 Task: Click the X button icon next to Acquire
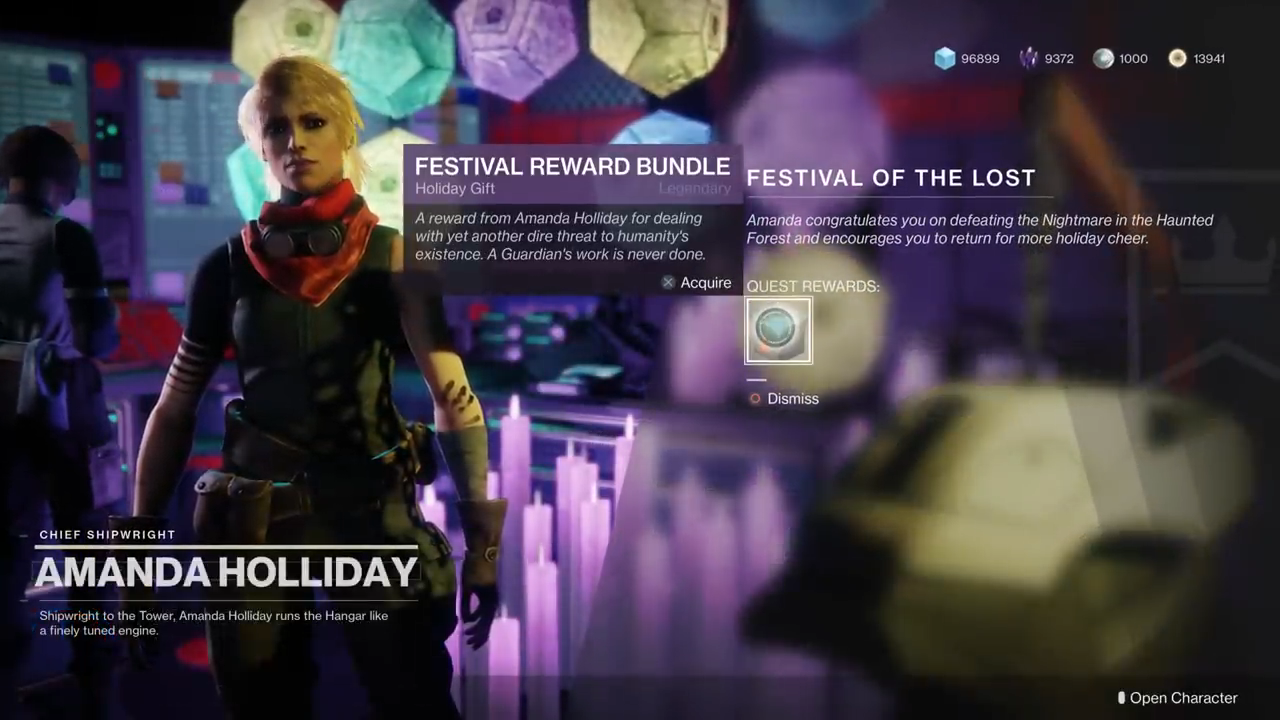pos(668,283)
